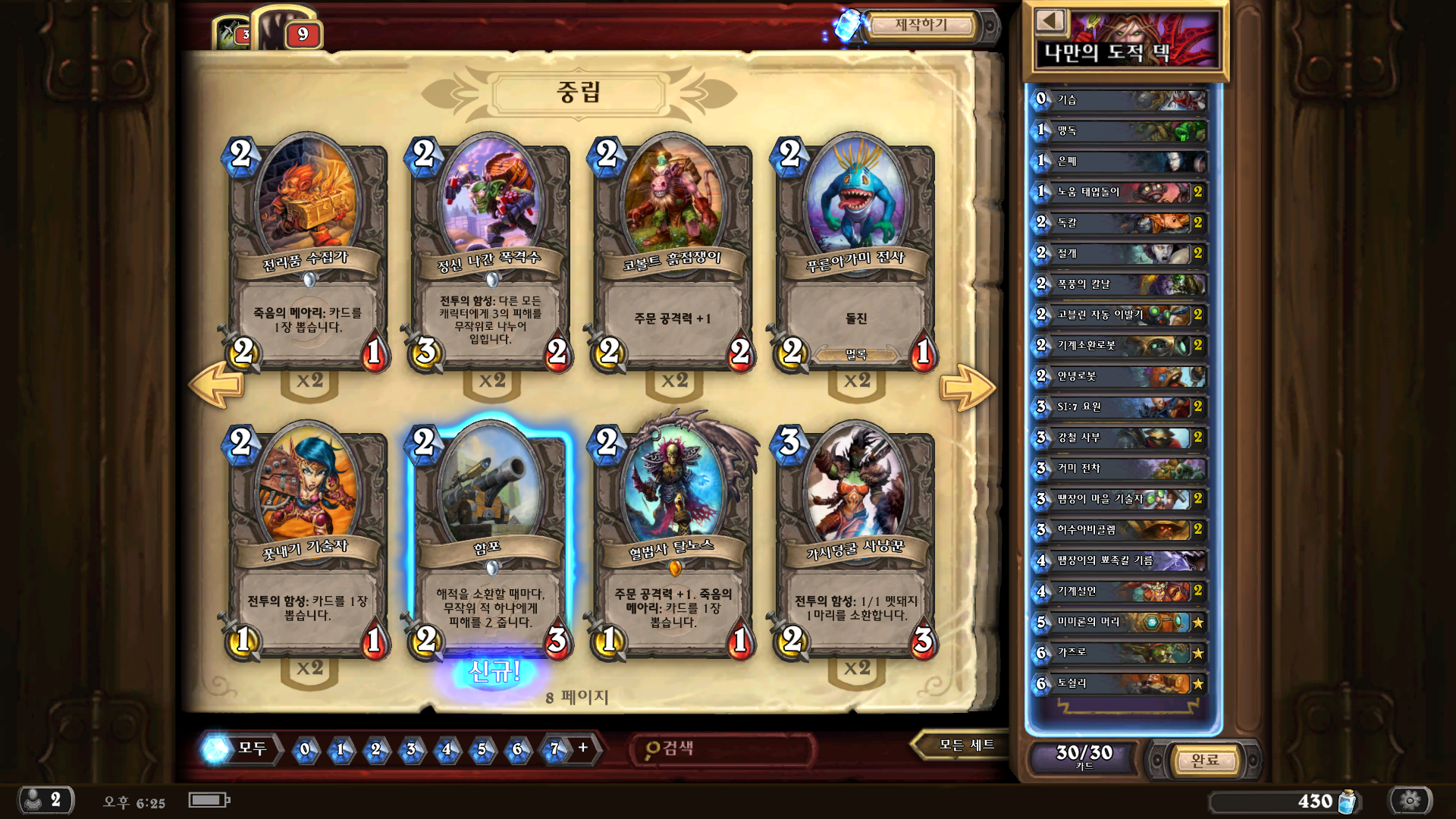This screenshot has height=819, width=1456.
Task: Finish the deck with 완료 button
Action: coord(1204,760)
